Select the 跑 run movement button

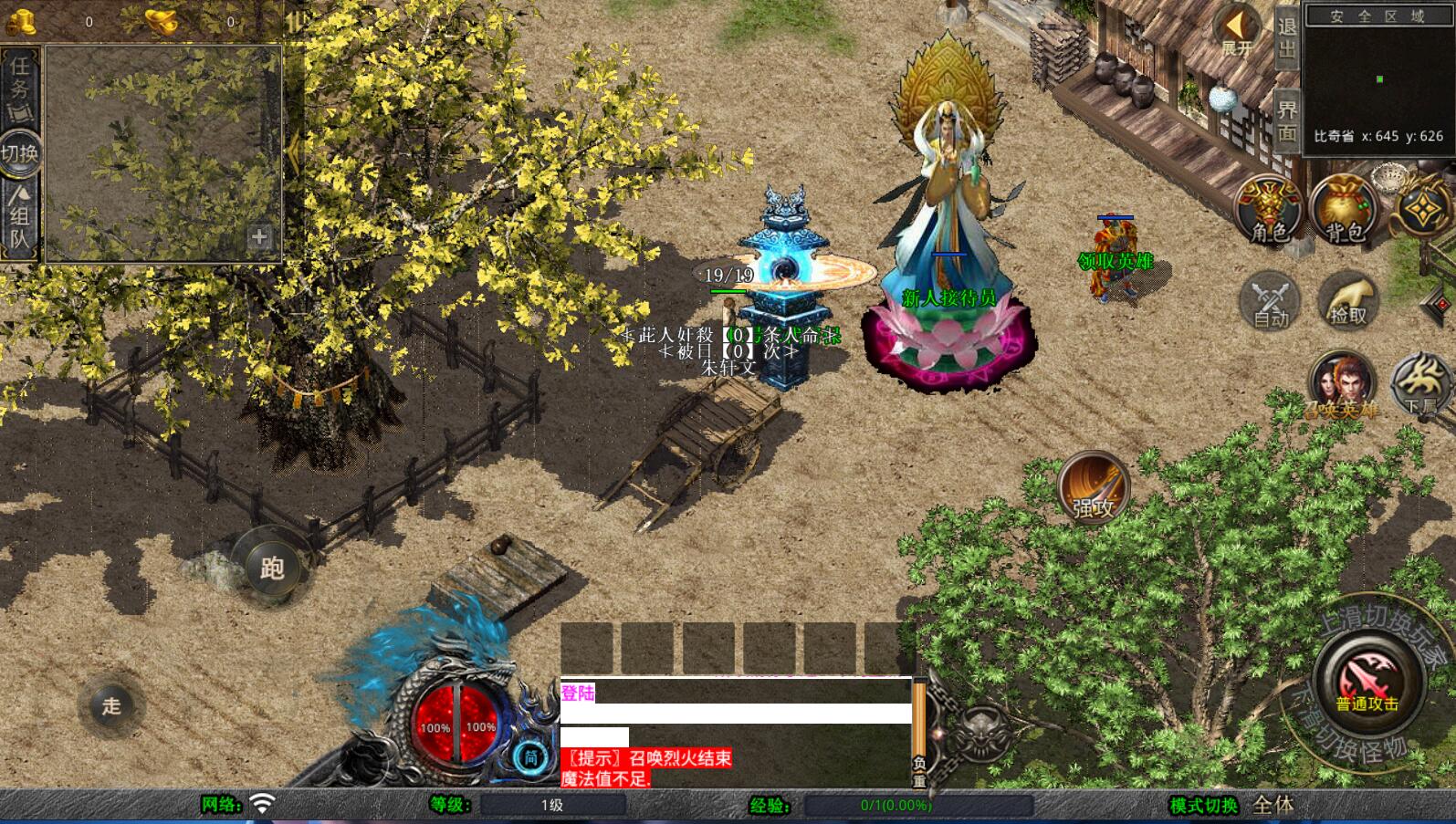pos(271,568)
